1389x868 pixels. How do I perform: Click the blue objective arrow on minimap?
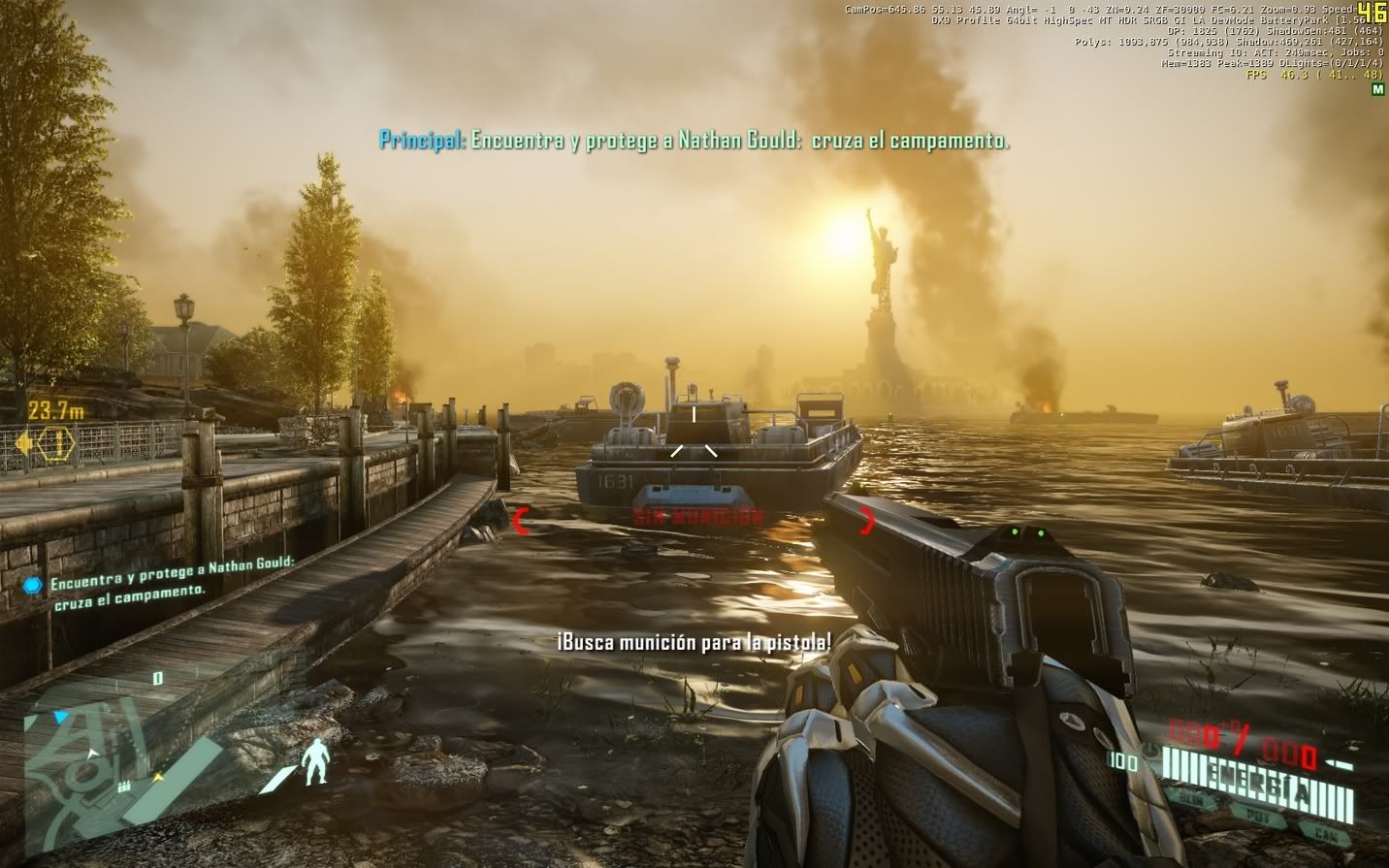click(61, 719)
